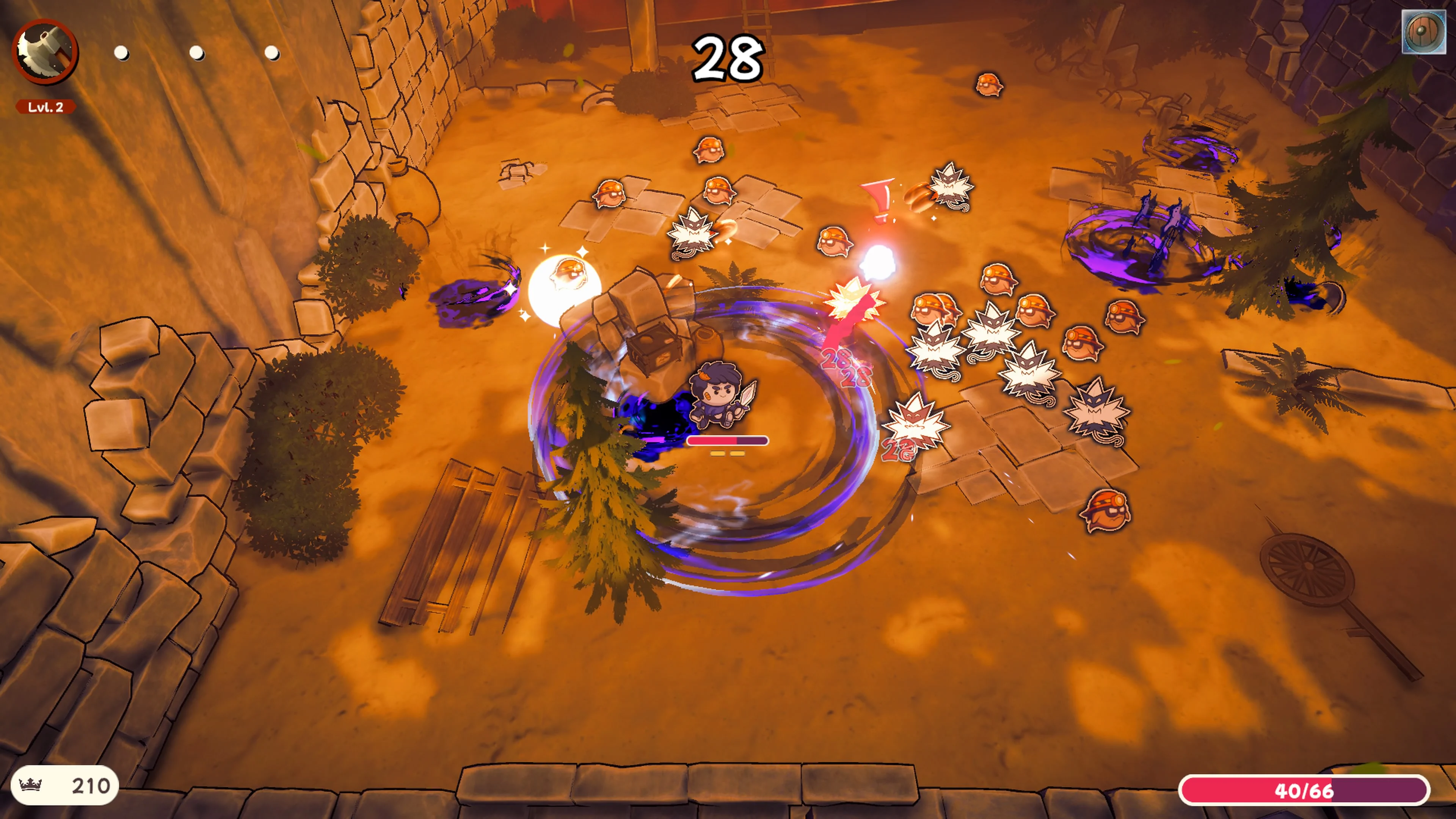
Task: Click the round wooden shield icon
Action: (1423, 32)
